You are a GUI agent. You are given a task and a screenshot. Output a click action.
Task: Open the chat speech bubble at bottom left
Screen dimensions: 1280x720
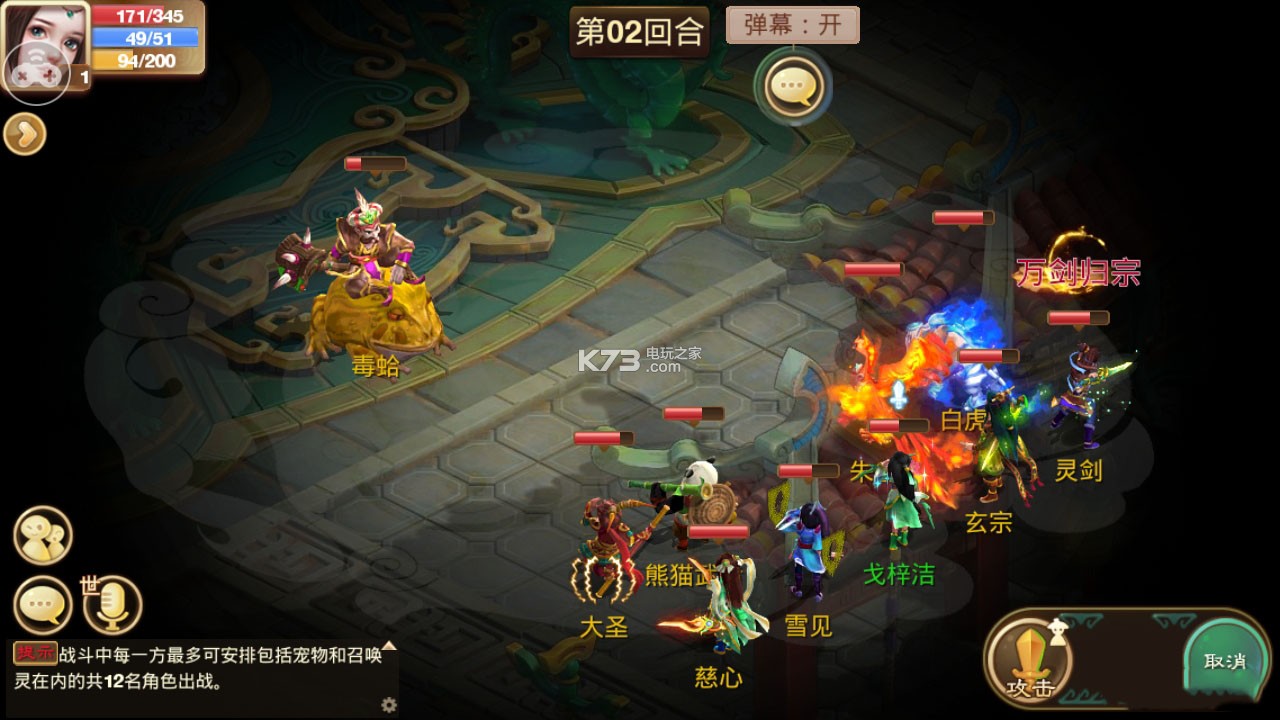40,603
